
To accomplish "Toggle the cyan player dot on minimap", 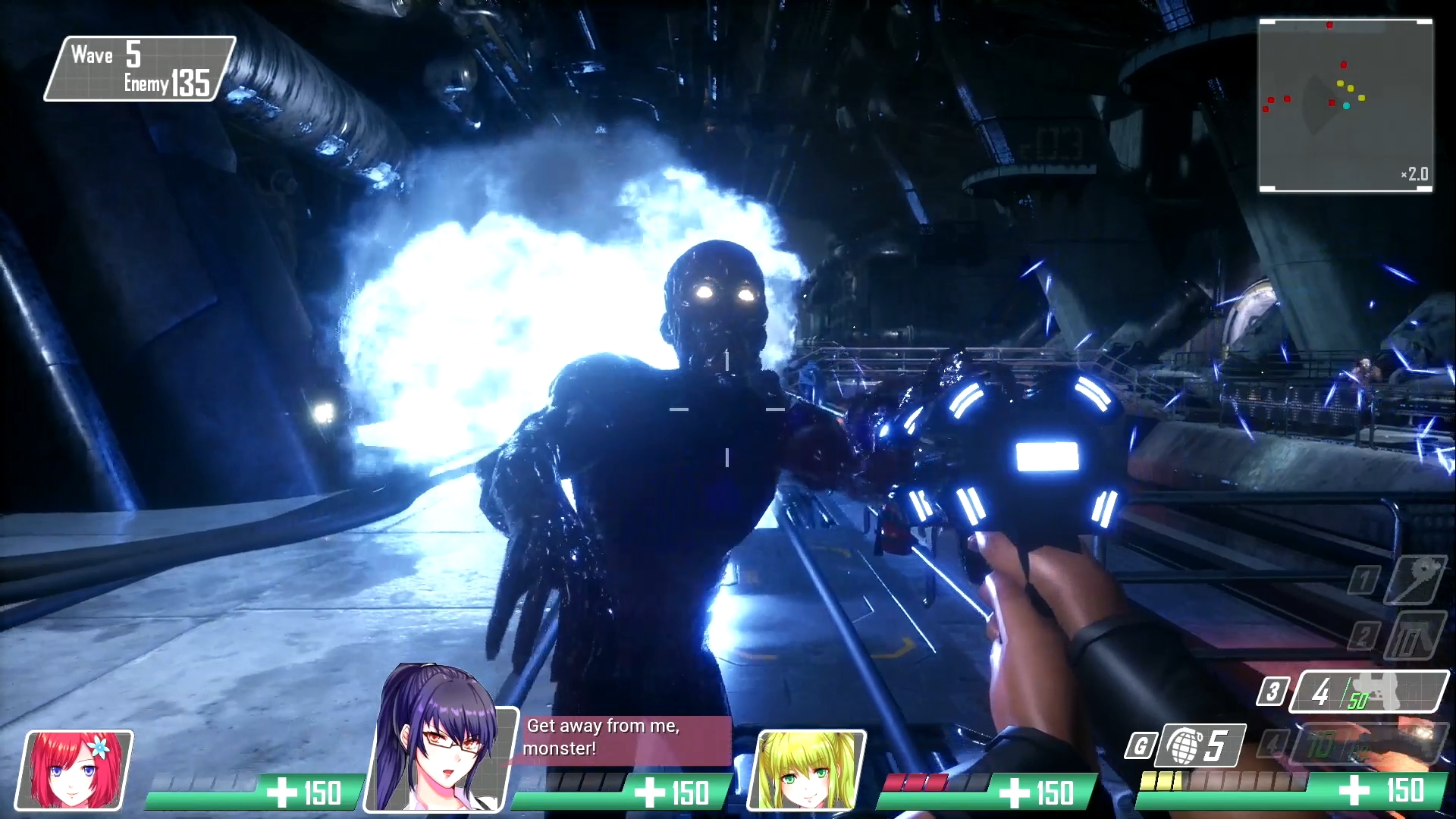I will click(1348, 106).
